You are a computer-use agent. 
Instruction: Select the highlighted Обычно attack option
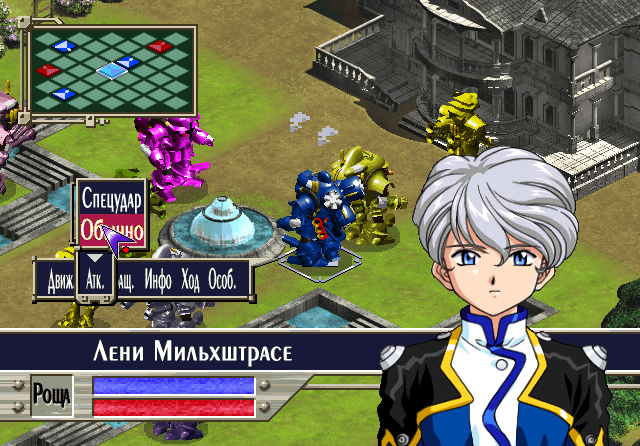tap(111, 230)
